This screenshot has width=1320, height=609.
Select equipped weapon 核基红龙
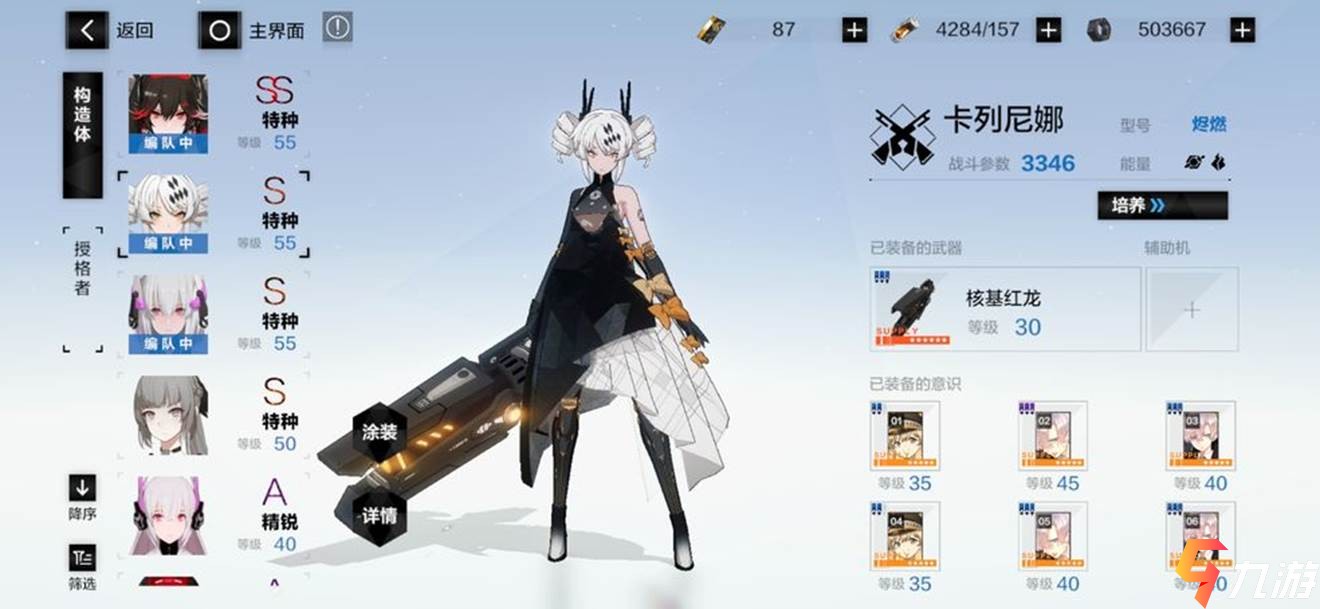coord(1005,309)
